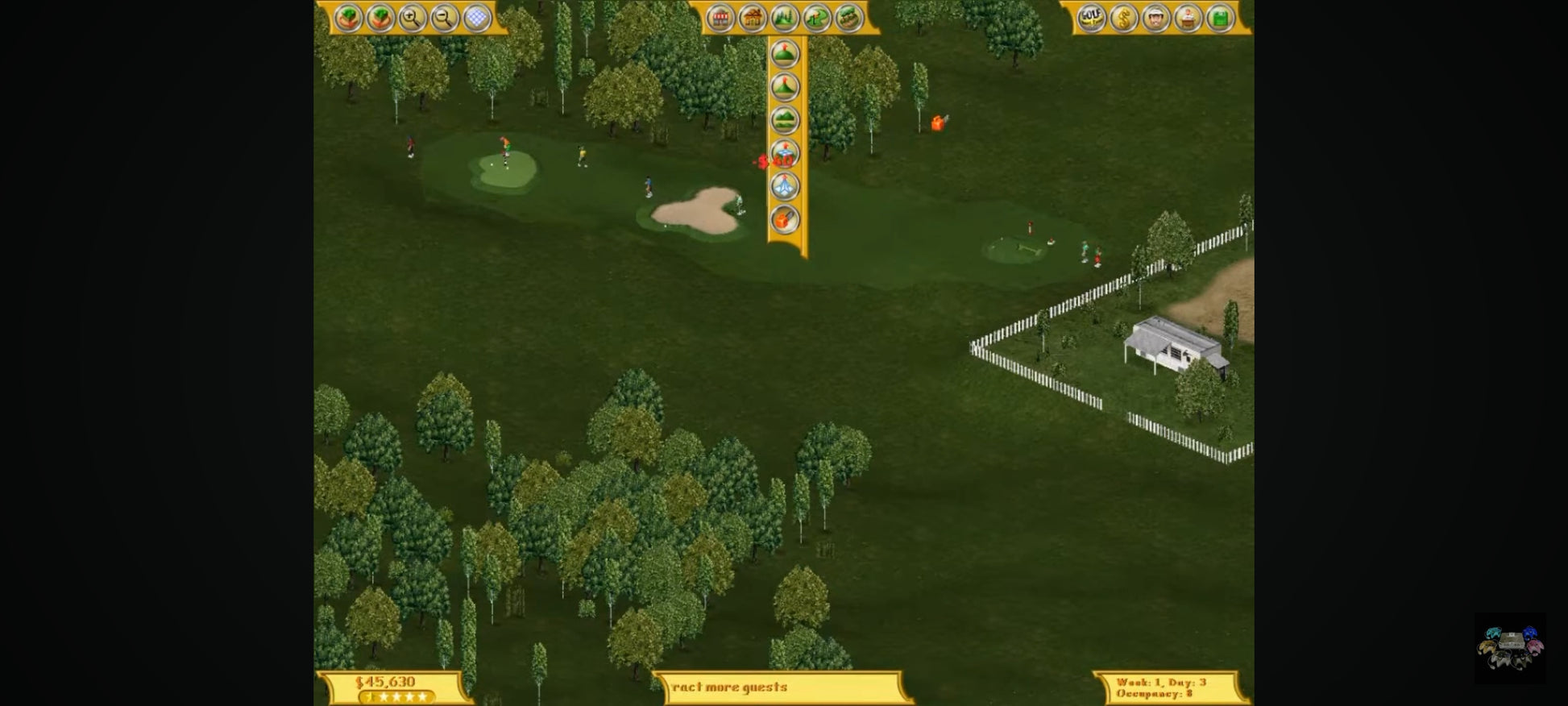The image size is (1568, 706).
Task: Open the log cabin building menu
Action: (753, 18)
